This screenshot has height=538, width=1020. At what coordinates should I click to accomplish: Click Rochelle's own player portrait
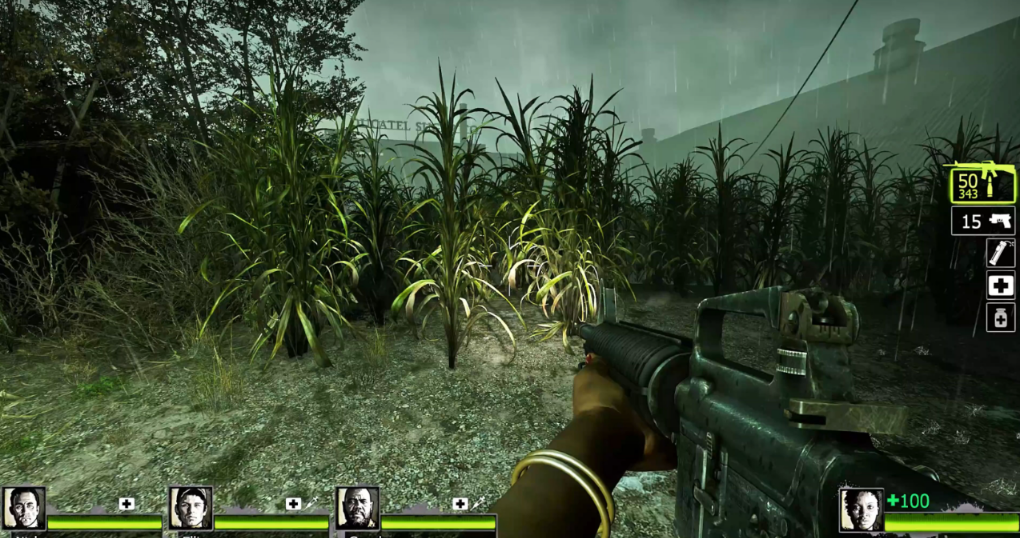[x=860, y=509]
